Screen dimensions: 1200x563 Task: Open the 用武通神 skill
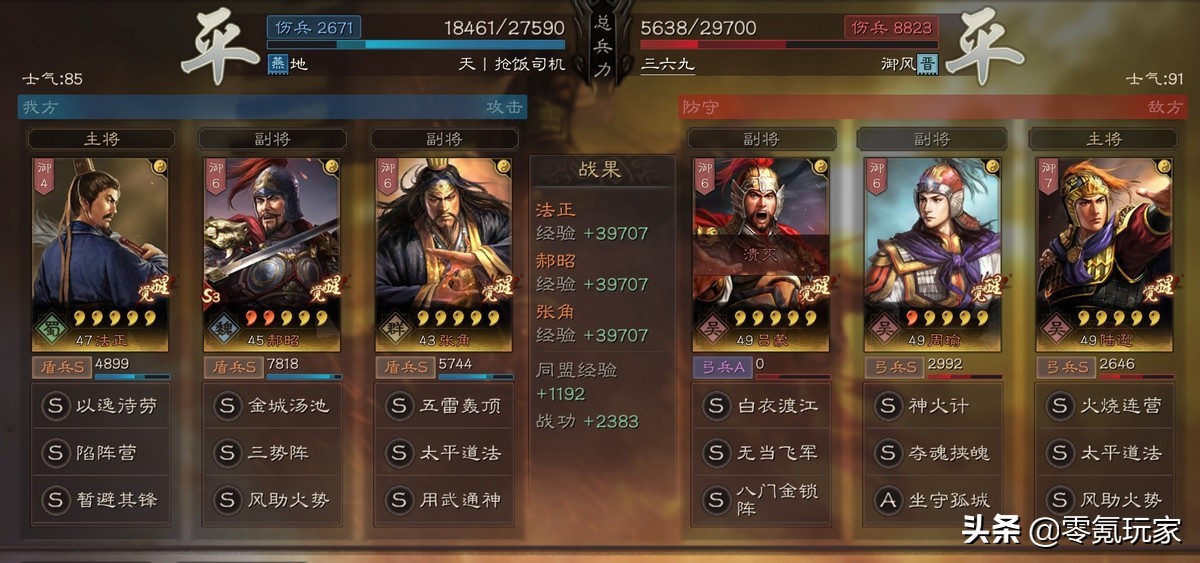(x=443, y=499)
